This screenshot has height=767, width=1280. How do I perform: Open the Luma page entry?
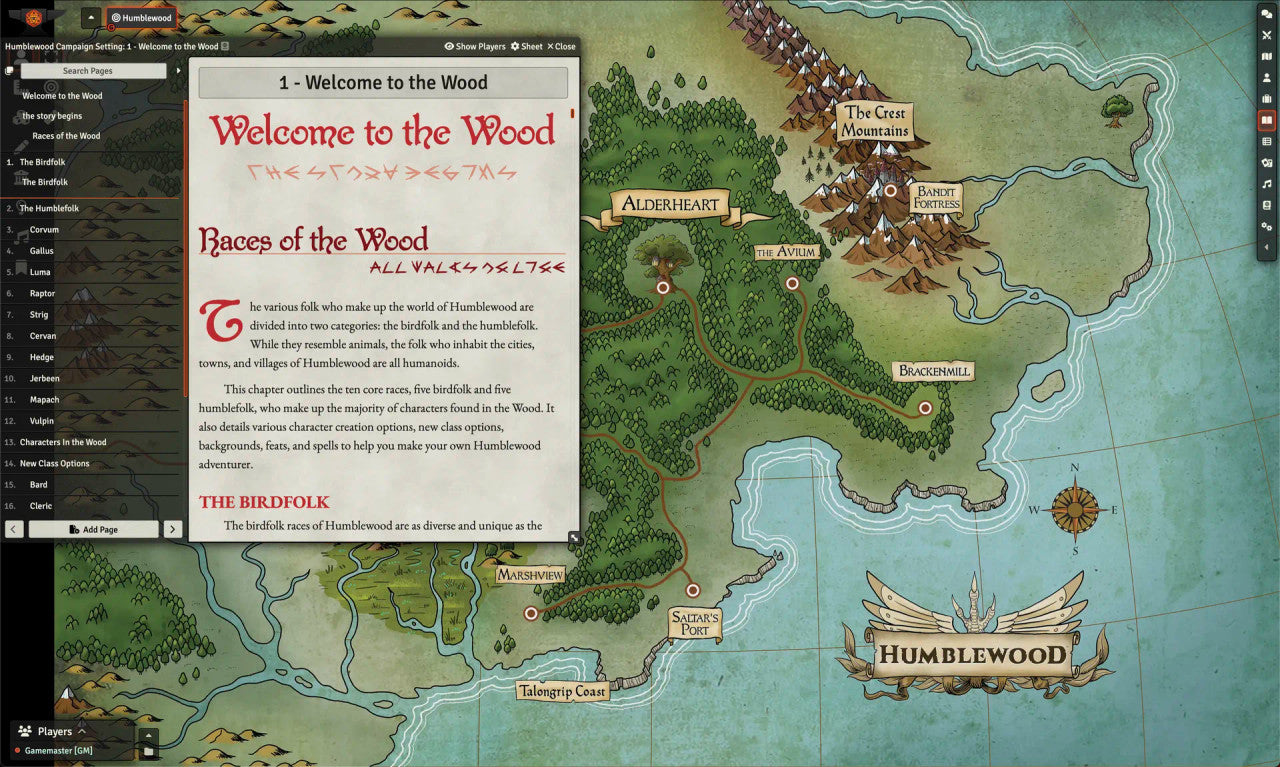[40, 272]
